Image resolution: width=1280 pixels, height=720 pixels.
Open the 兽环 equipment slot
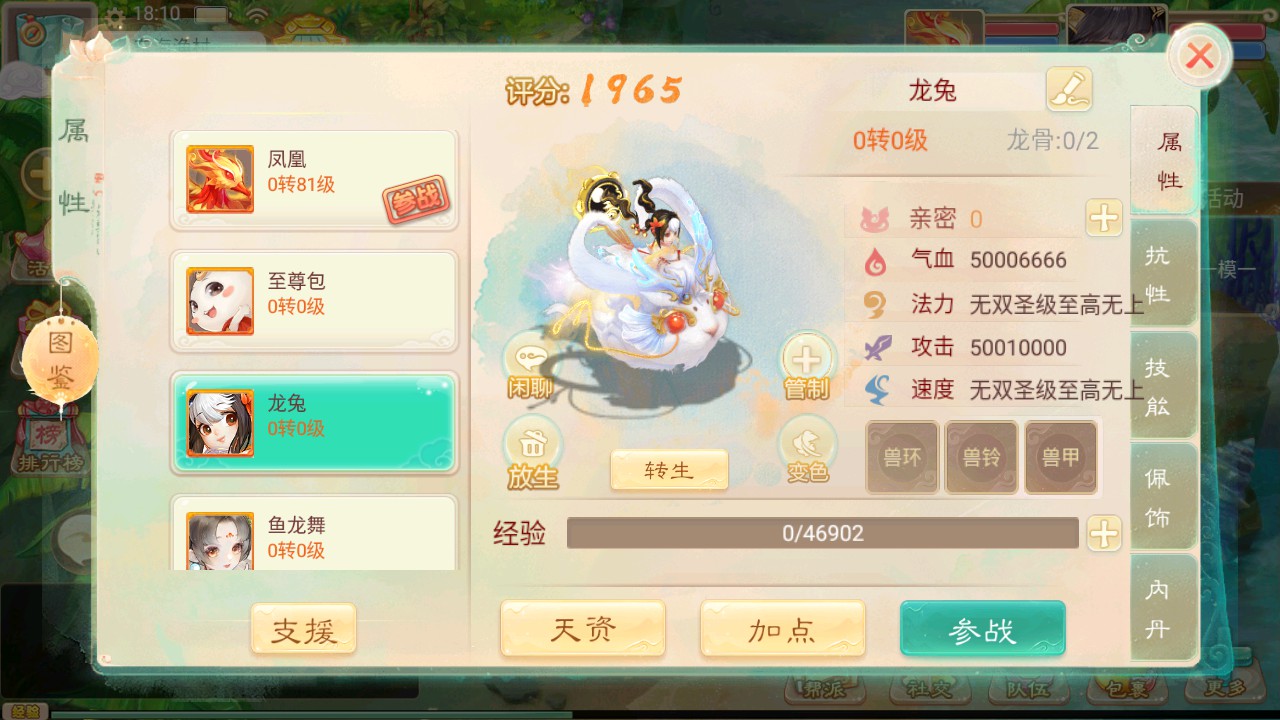coord(901,457)
